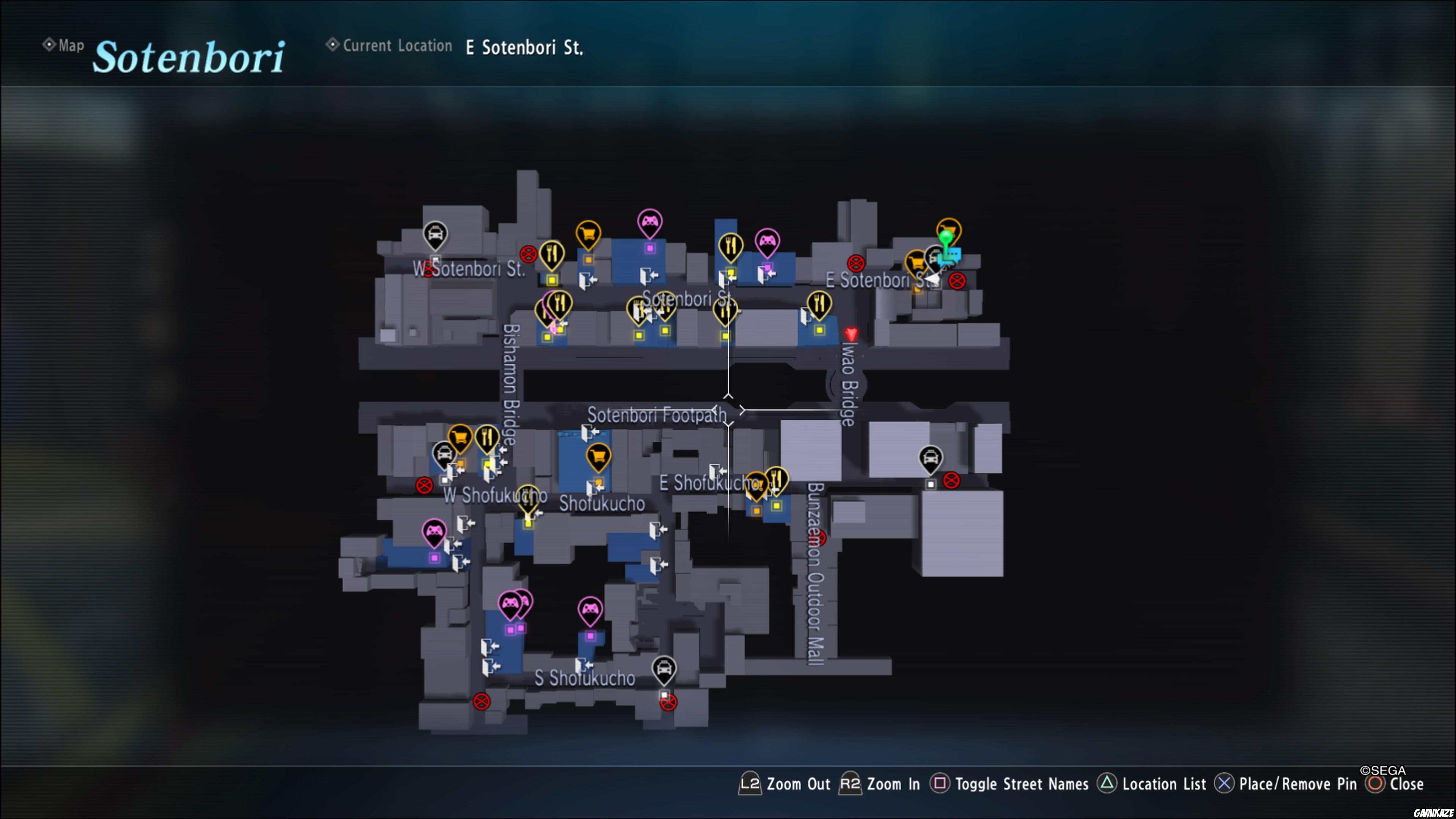Select the shop cart marker left of Bishamon Bridge

(460, 438)
